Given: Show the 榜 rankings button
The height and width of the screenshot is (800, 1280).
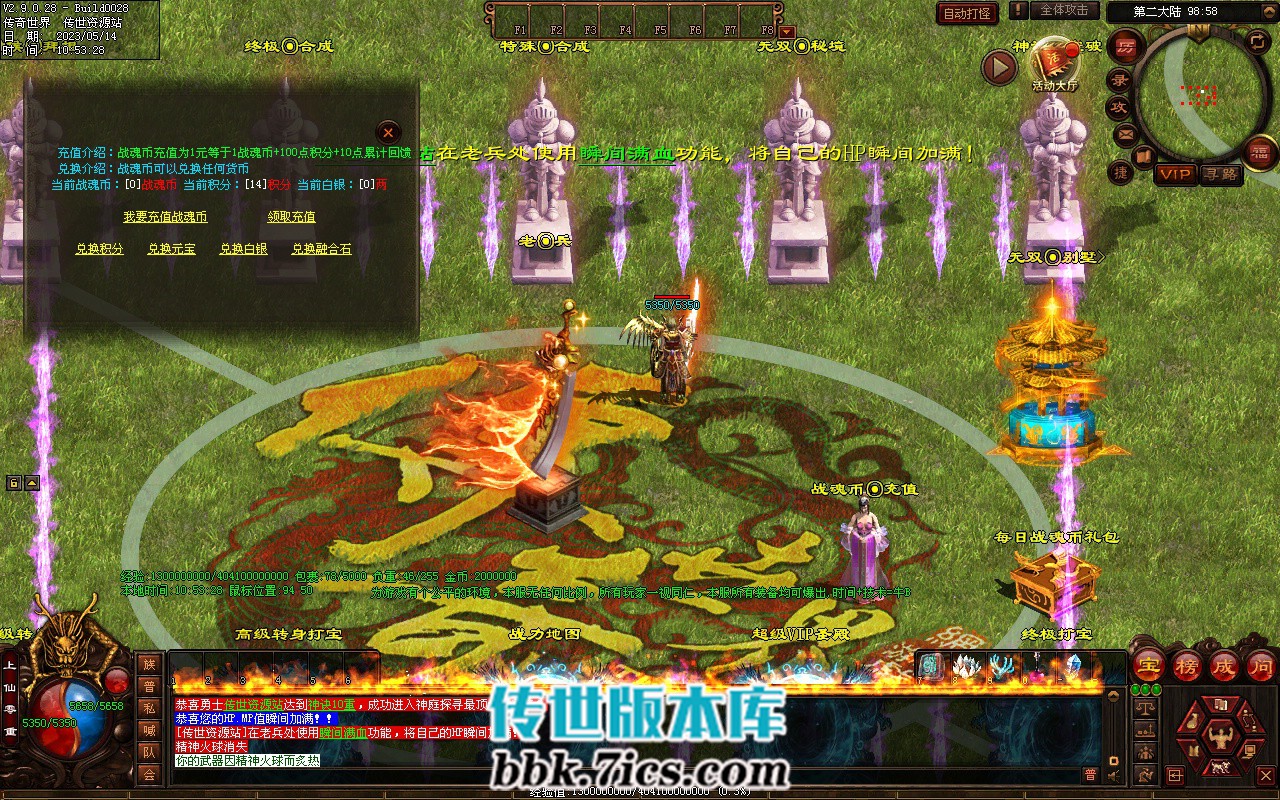Looking at the screenshot, I should (x=1187, y=665).
